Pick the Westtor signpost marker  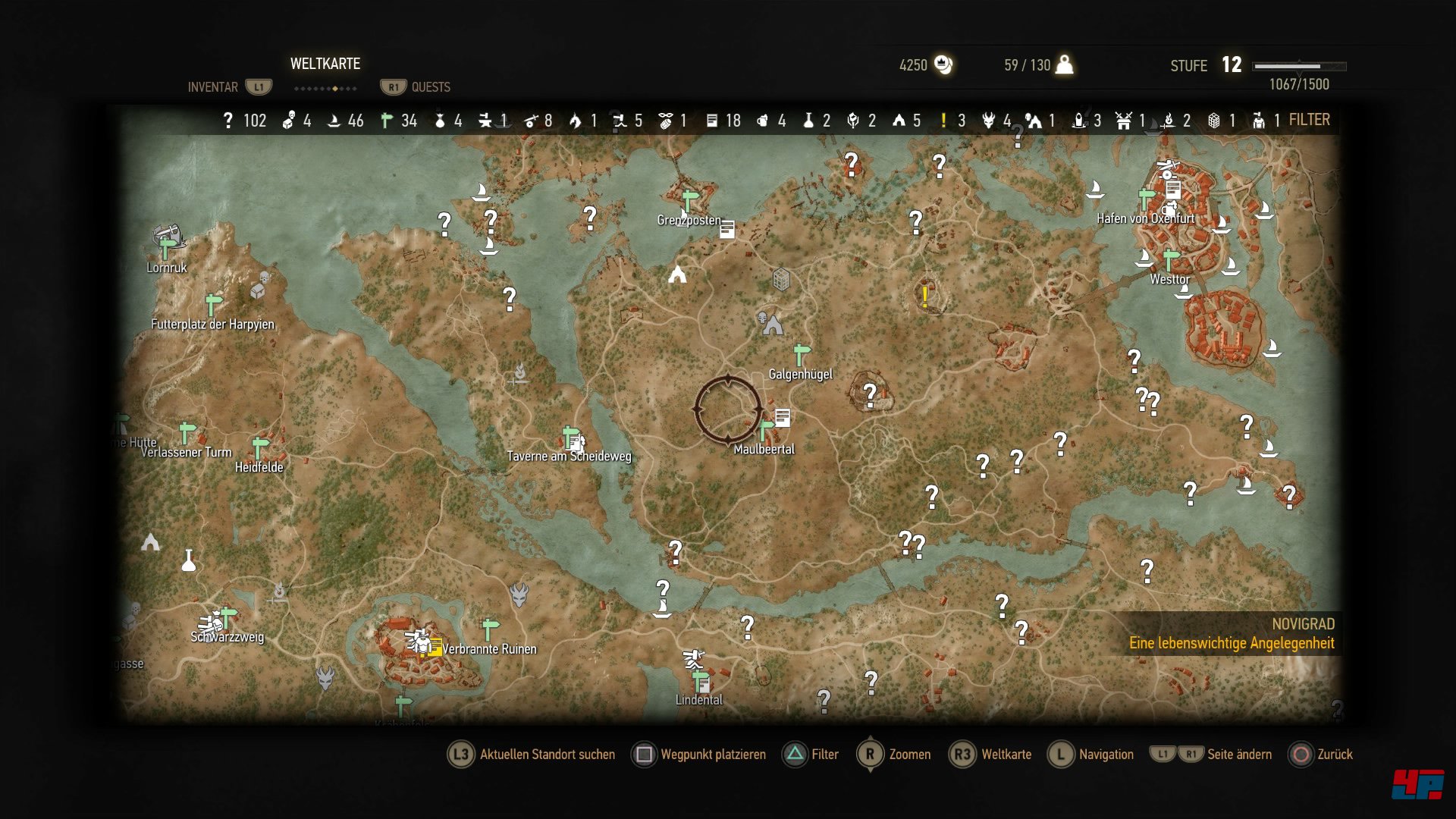[1171, 260]
